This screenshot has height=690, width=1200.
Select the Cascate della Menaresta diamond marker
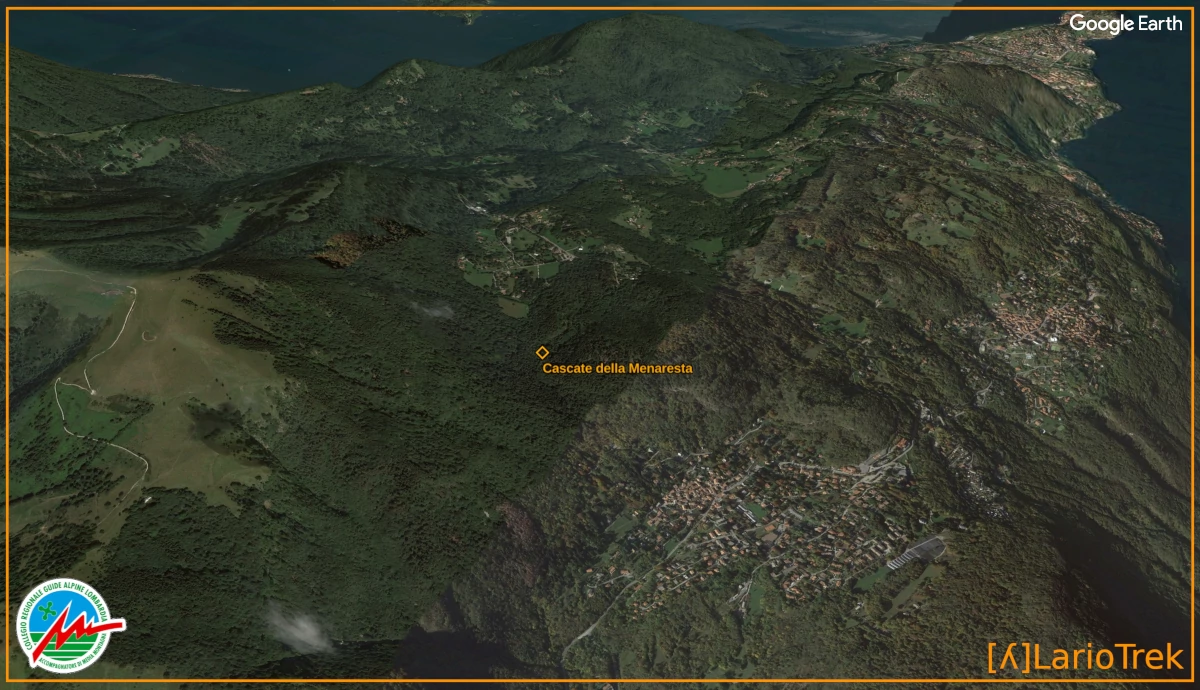click(542, 352)
